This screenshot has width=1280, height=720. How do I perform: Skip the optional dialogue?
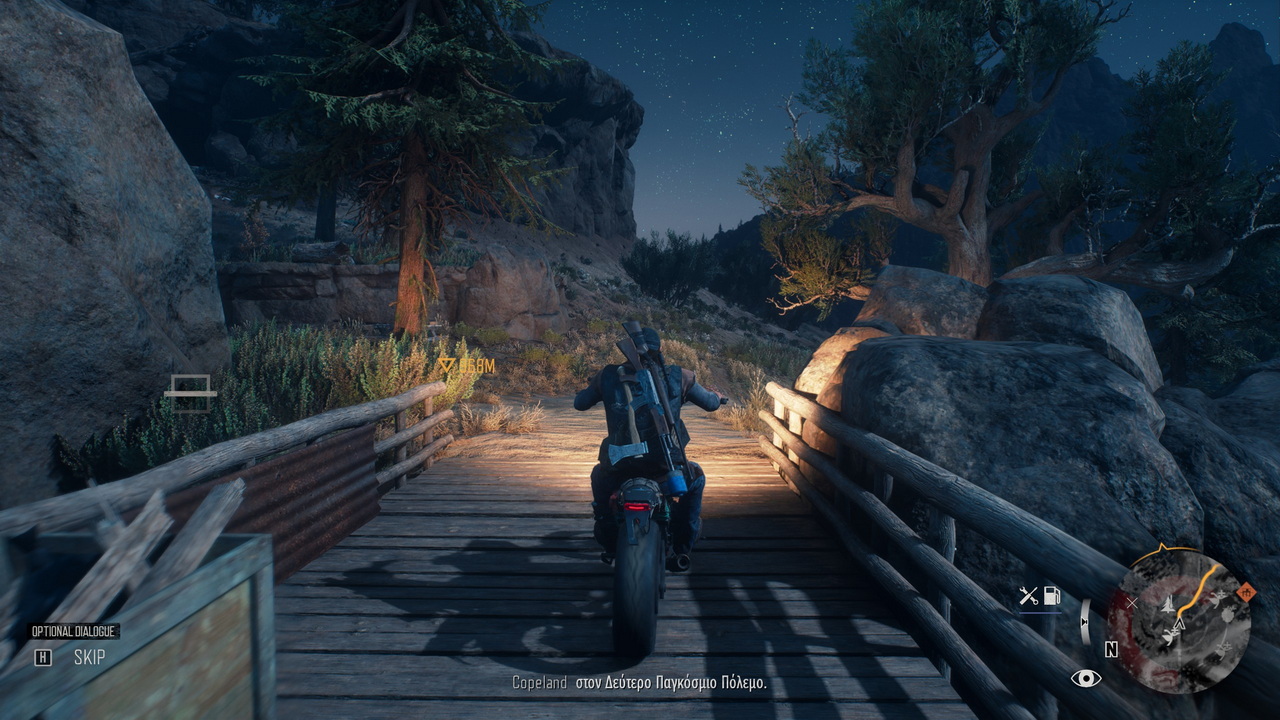(43, 657)
